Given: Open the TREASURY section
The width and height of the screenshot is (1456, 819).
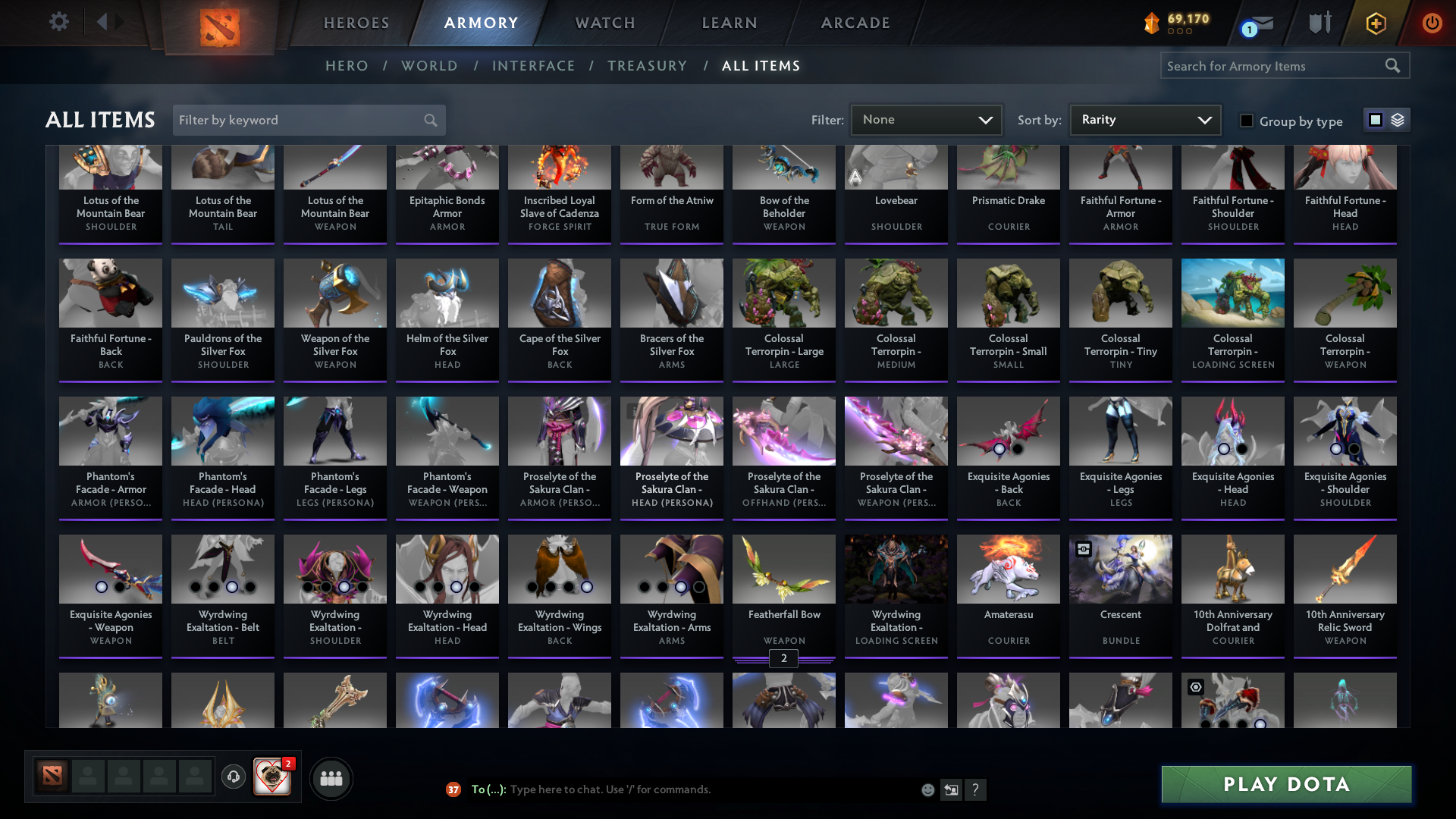Looking at the screenshot, I should point(647,66).
